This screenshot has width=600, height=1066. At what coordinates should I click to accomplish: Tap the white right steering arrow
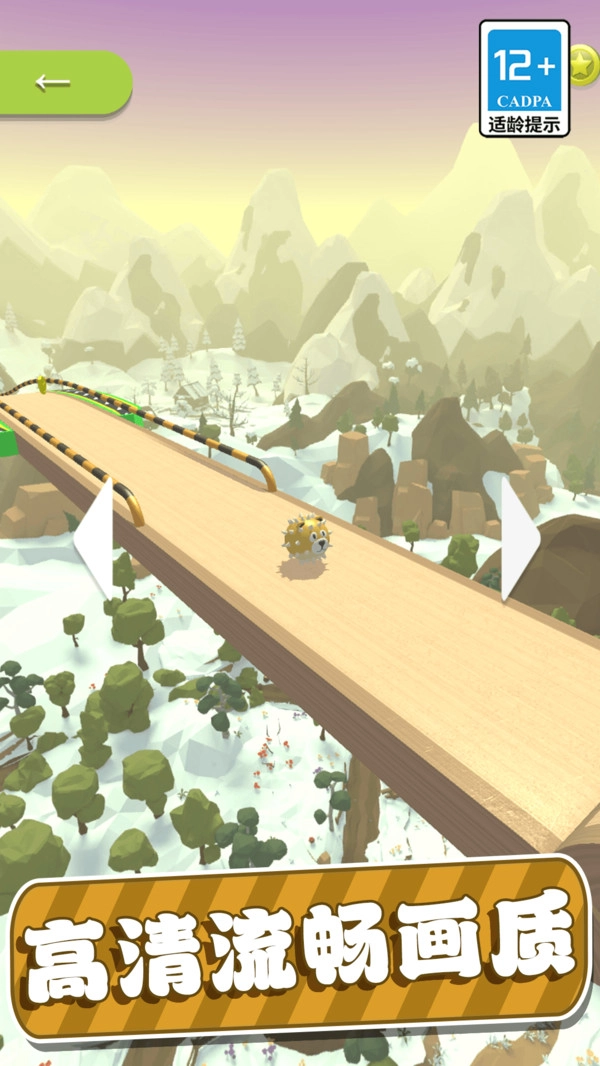[x=518, y=540]
